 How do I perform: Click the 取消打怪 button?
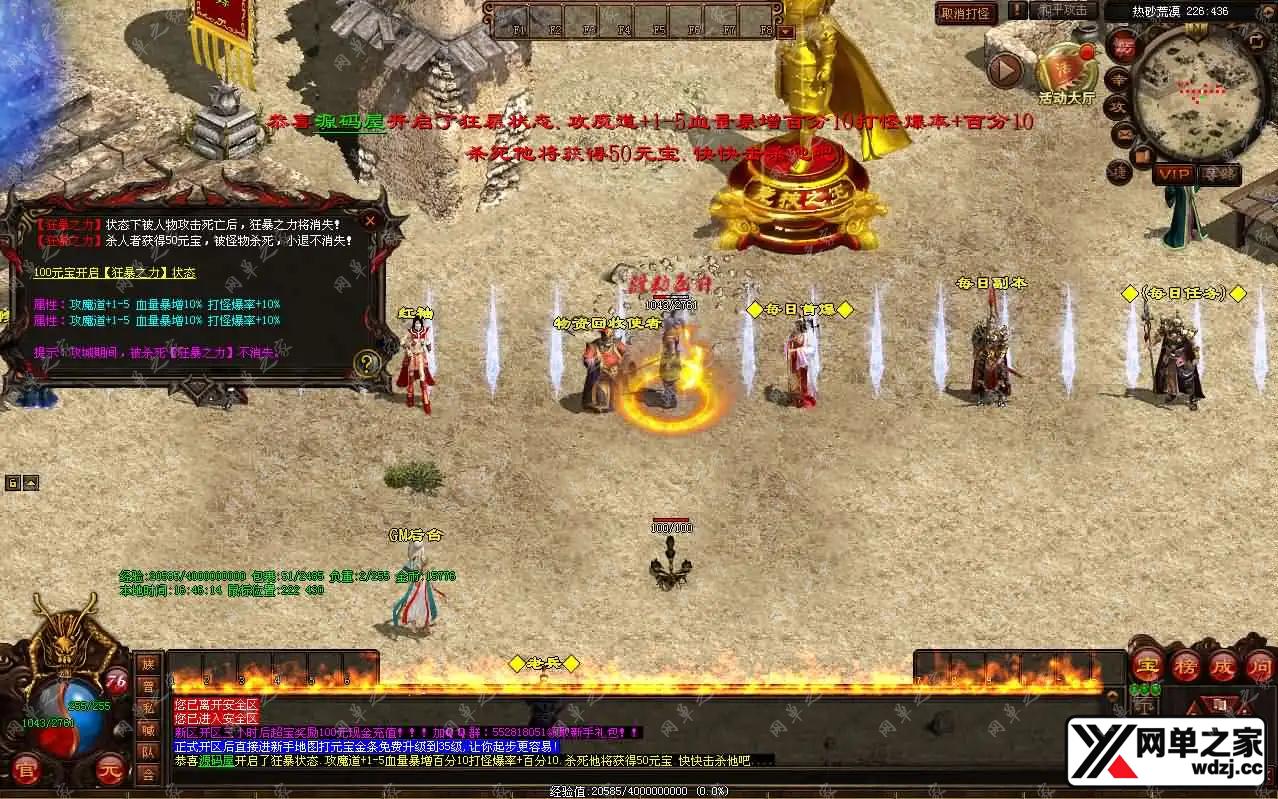(x=967, y=13)
